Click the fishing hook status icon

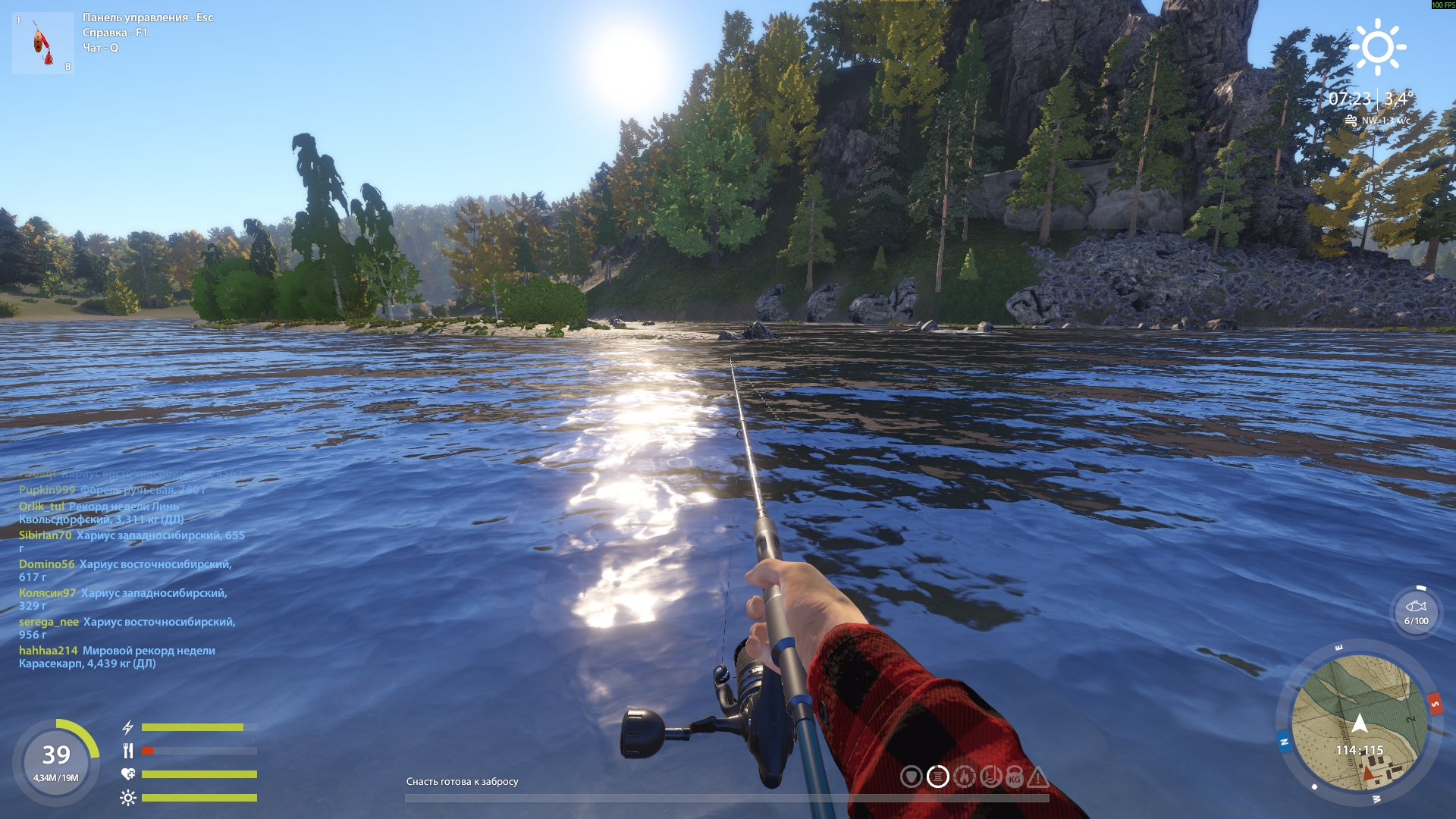[x=990, y=777]
